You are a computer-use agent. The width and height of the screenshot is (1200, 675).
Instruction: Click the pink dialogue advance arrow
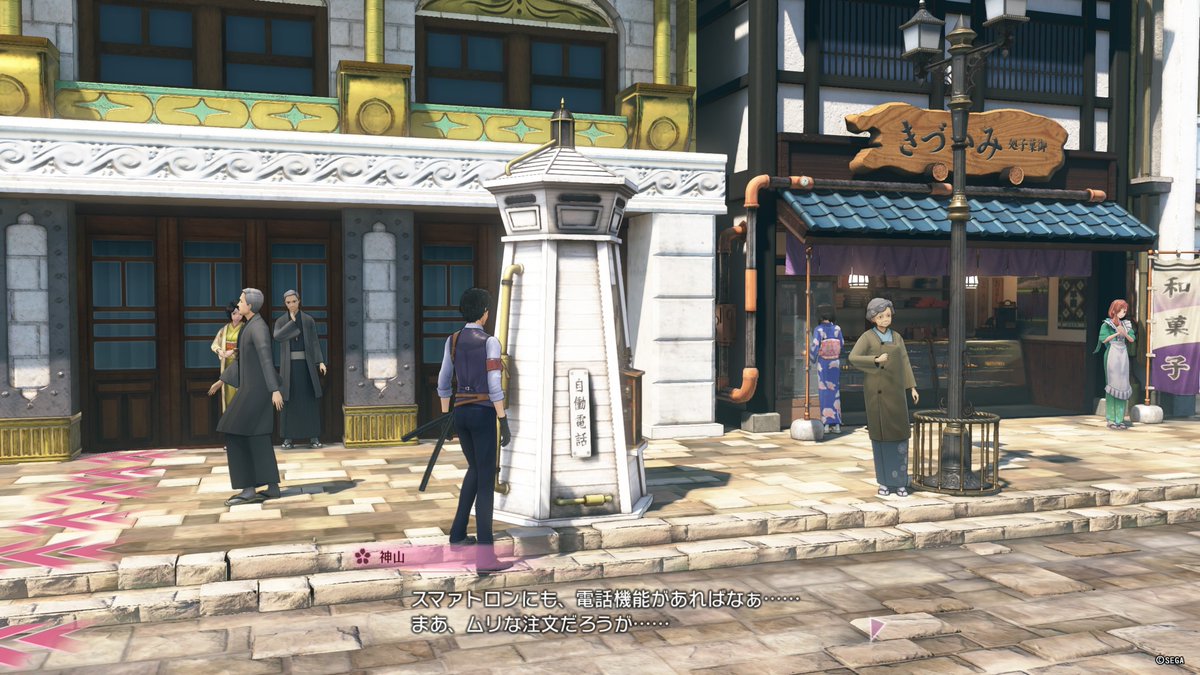tap(876, 629)
